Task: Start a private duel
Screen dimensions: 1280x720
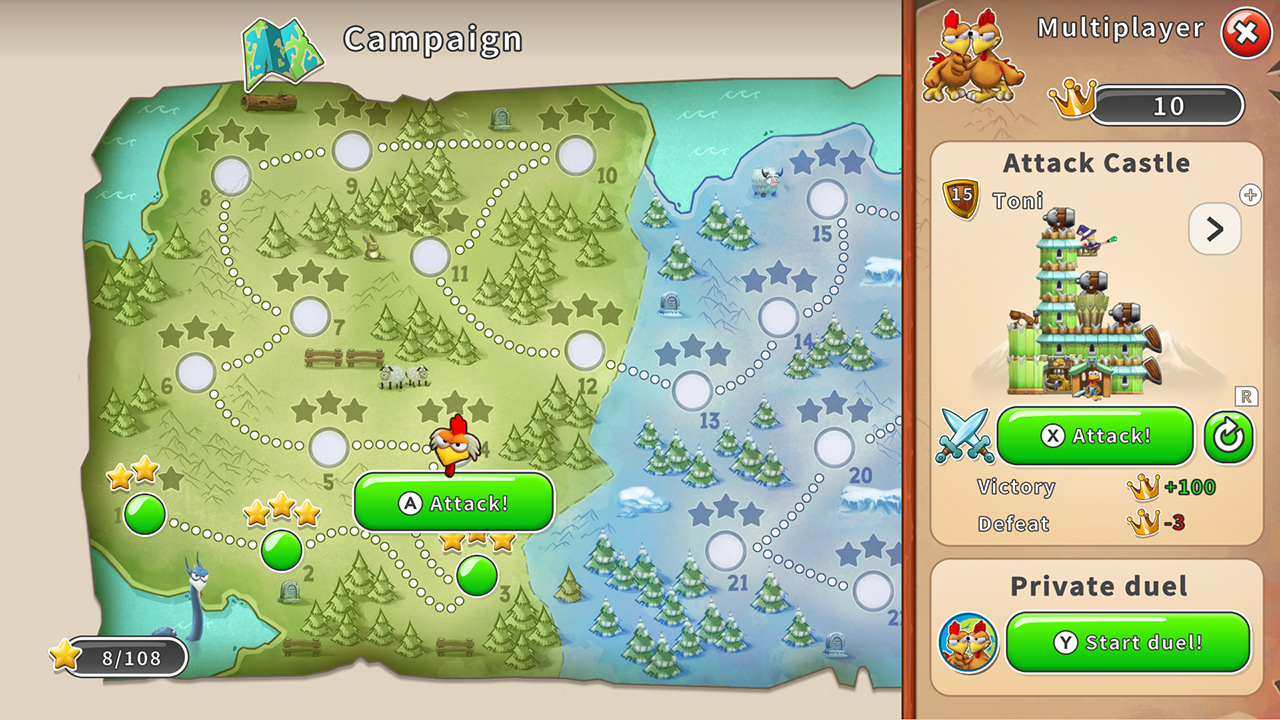Action: click(1128, 643)
